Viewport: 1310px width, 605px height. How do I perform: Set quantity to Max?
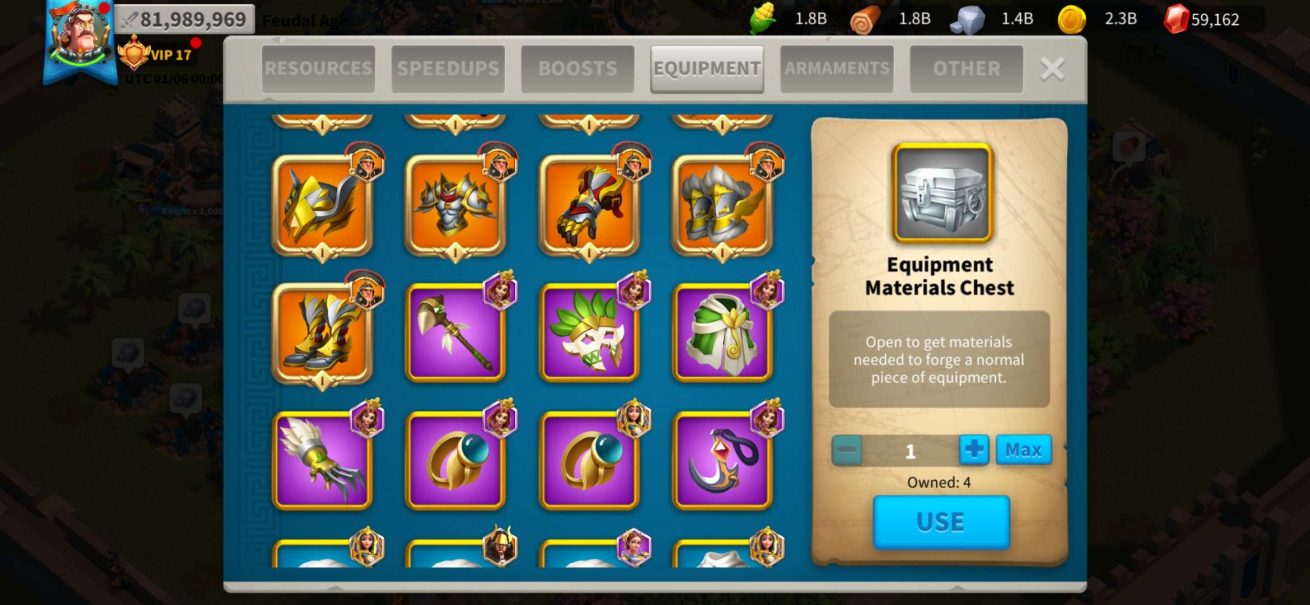click(x=1023, y=450)
